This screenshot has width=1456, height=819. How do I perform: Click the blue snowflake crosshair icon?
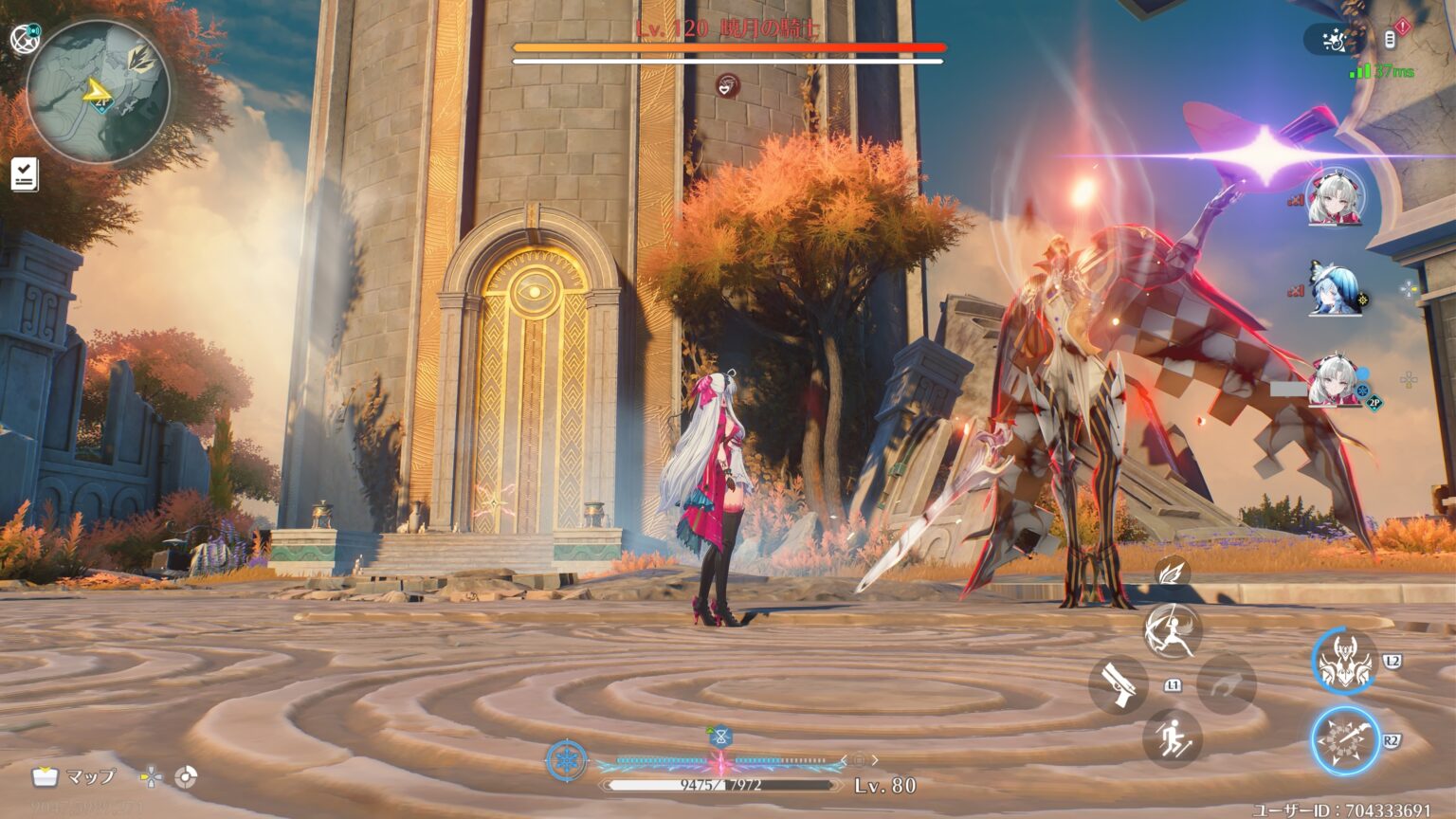566,761
